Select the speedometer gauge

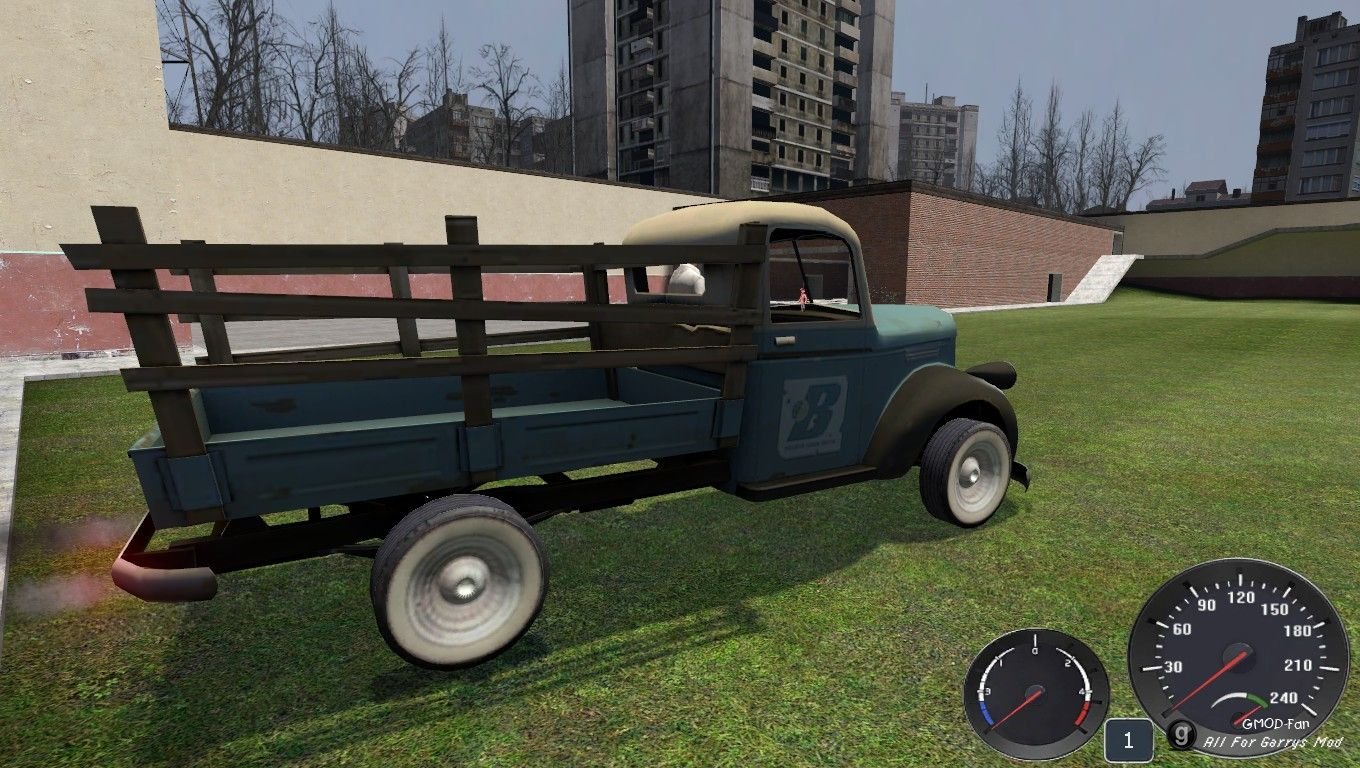(x=1241, y=651)
